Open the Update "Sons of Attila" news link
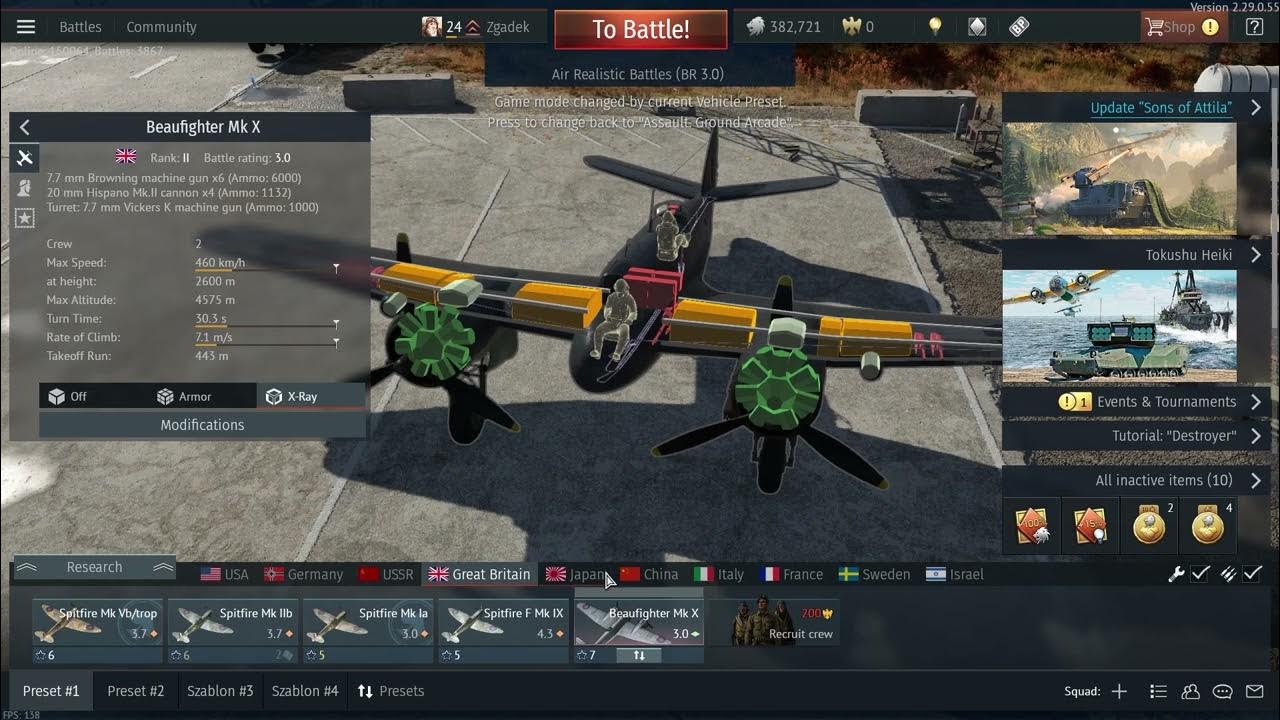The height and width of the screenshot is (720, 1280). tap(1161, 108)
